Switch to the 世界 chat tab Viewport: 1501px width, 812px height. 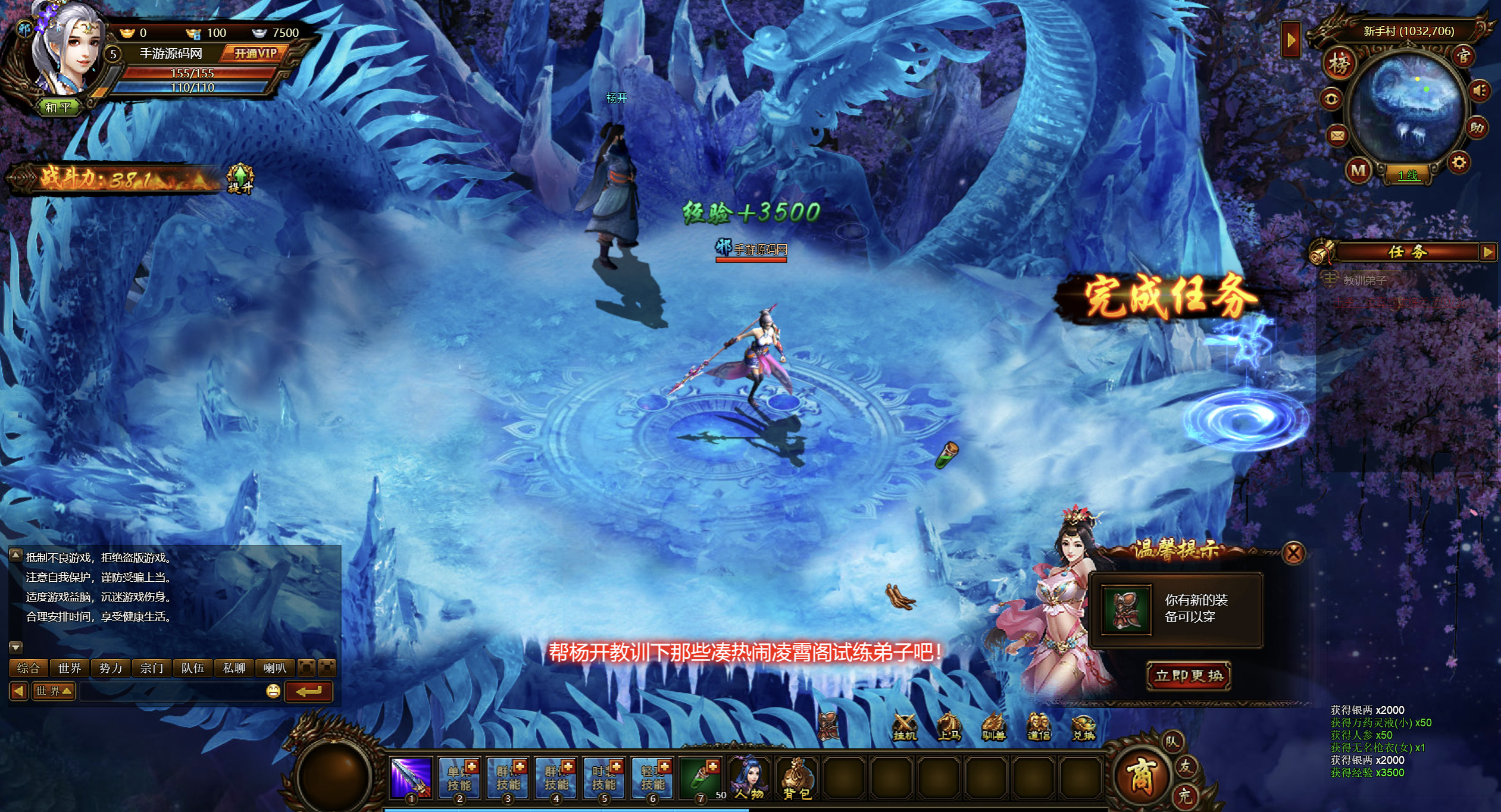pos(70,668)
